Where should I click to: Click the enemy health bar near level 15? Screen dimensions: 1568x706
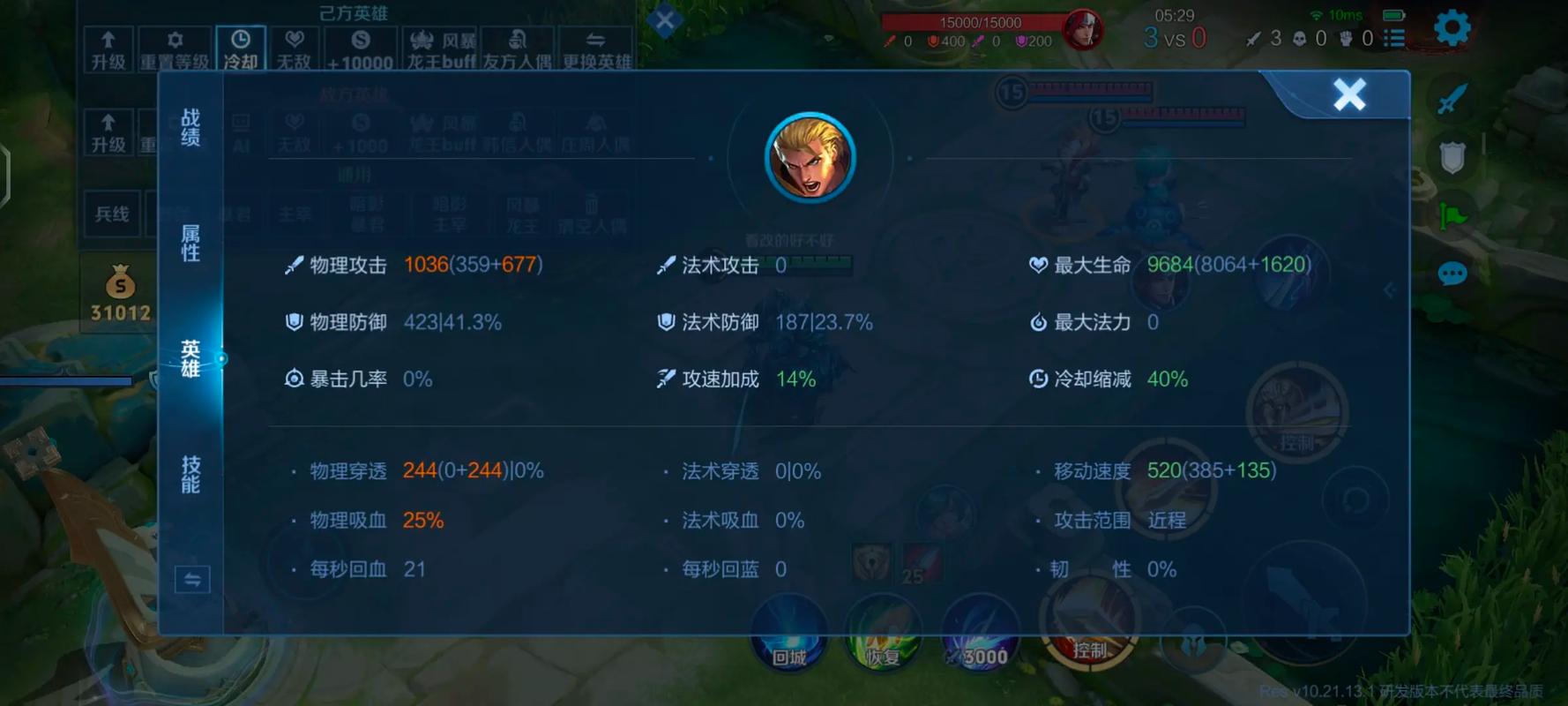1094,89
